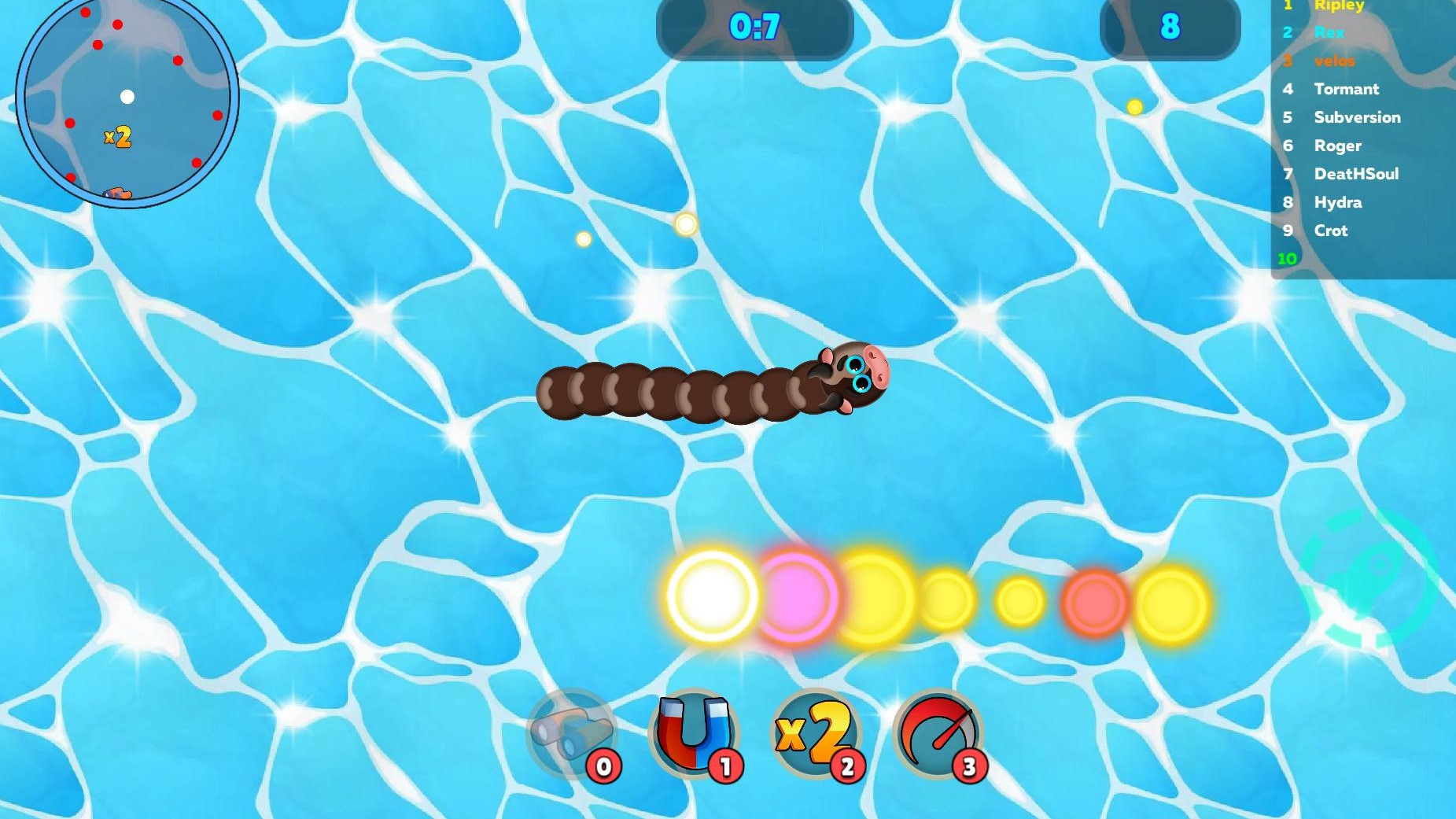Click the player name velos
Screen dimensions: 1456x819
coord(1335,61)
